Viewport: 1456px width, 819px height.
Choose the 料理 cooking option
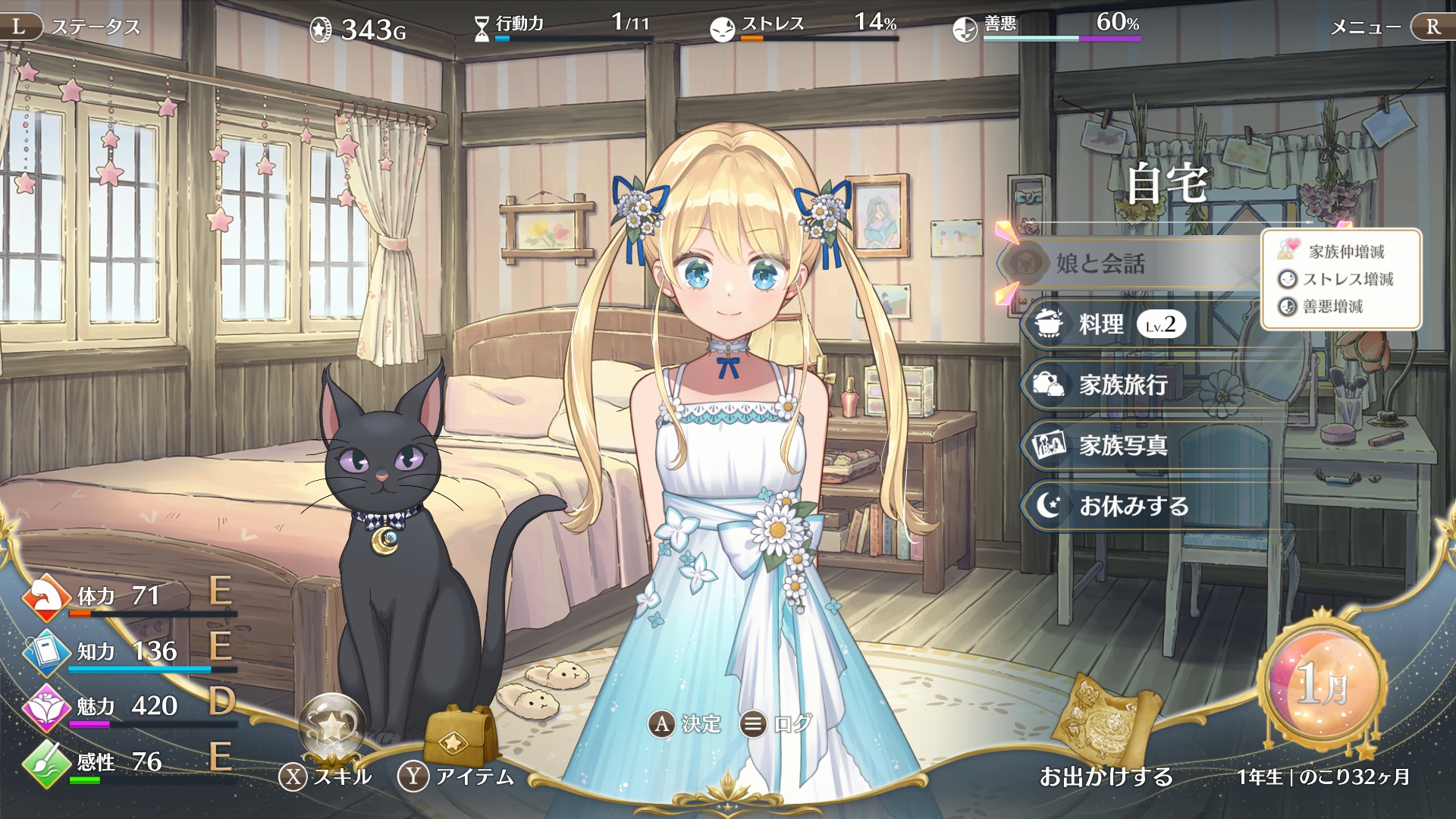pos(1101,325)
